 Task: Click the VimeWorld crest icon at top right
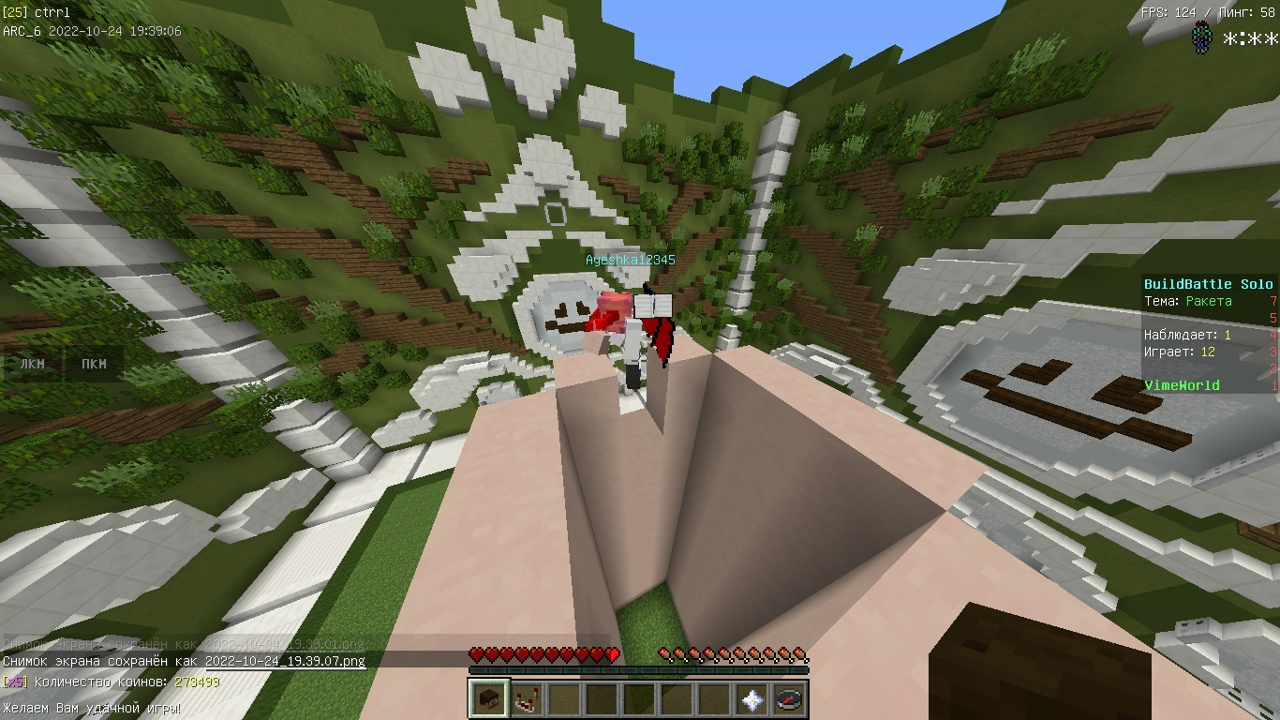pos(1203,36)
